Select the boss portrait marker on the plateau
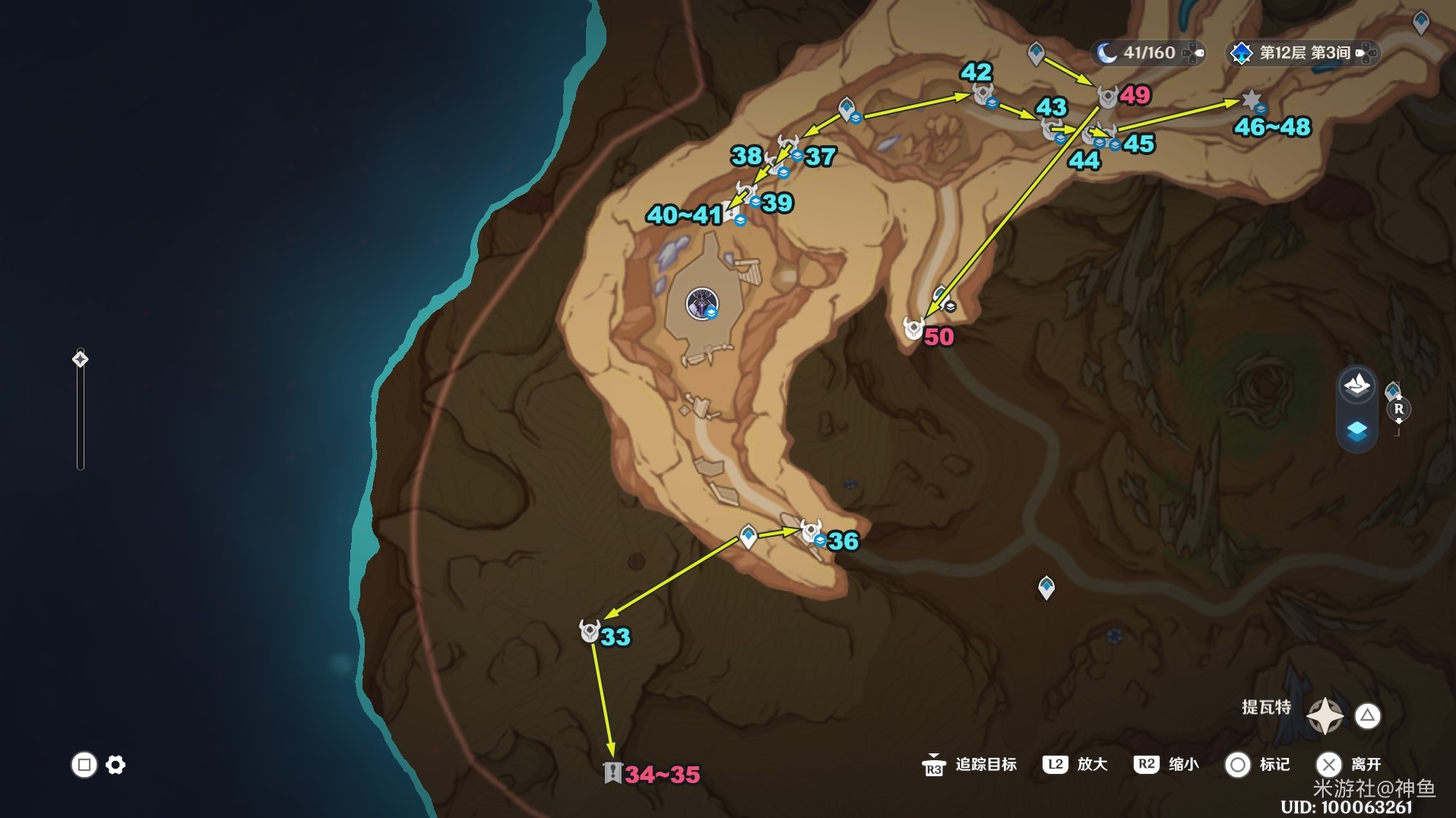Image resolution: width=1456 pixels, height=818 pixels. [701, 303]
